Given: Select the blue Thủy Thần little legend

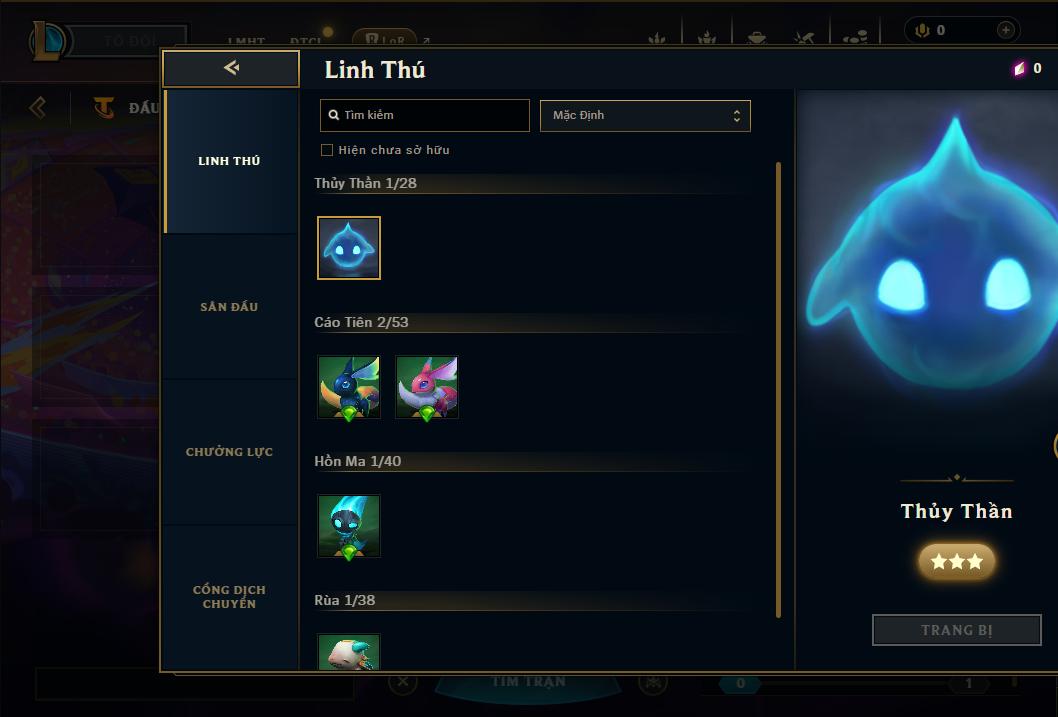Looking at the screenshot, I should coord(349,248).
